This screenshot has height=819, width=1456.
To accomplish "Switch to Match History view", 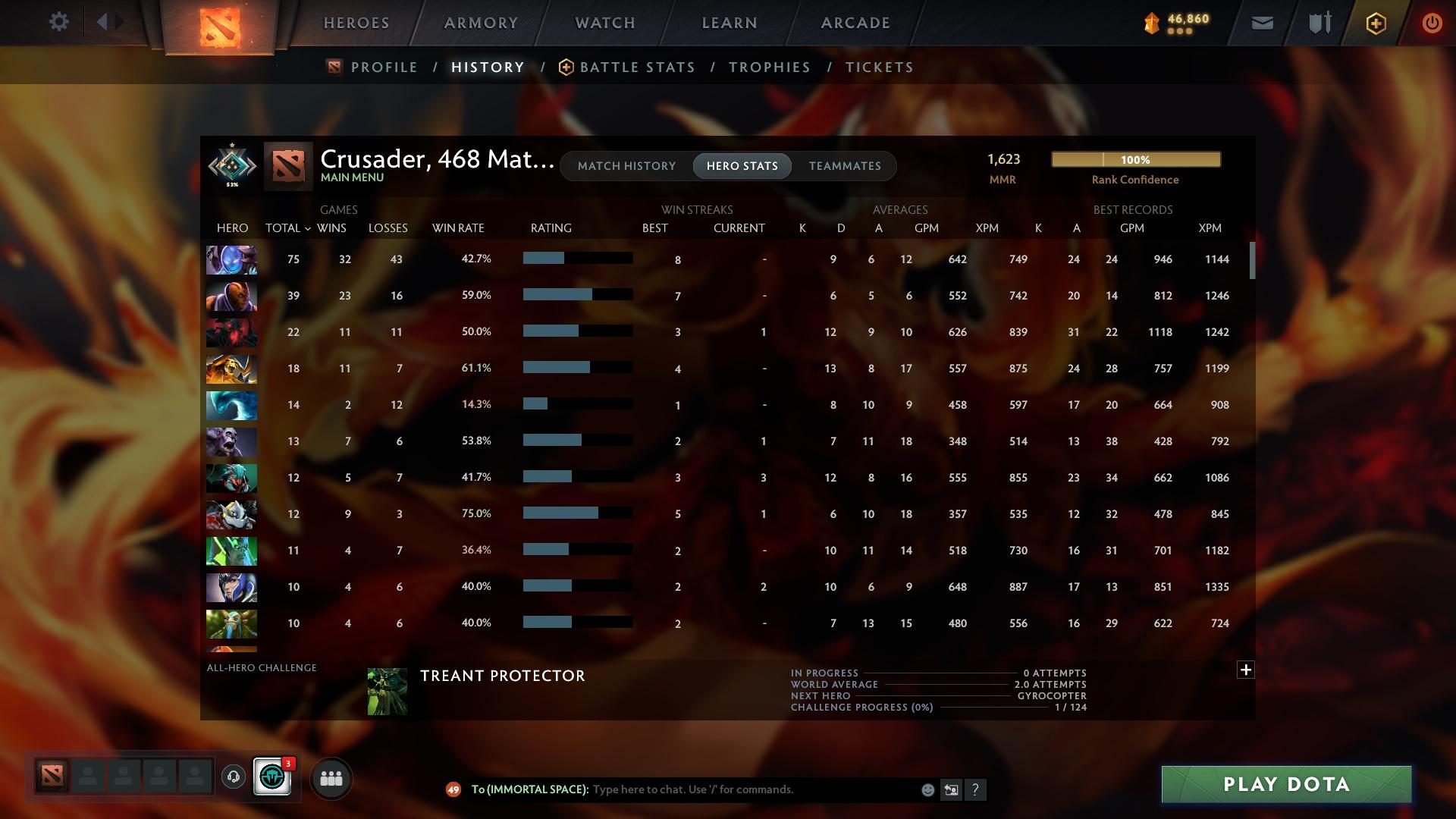I will 626,165.
